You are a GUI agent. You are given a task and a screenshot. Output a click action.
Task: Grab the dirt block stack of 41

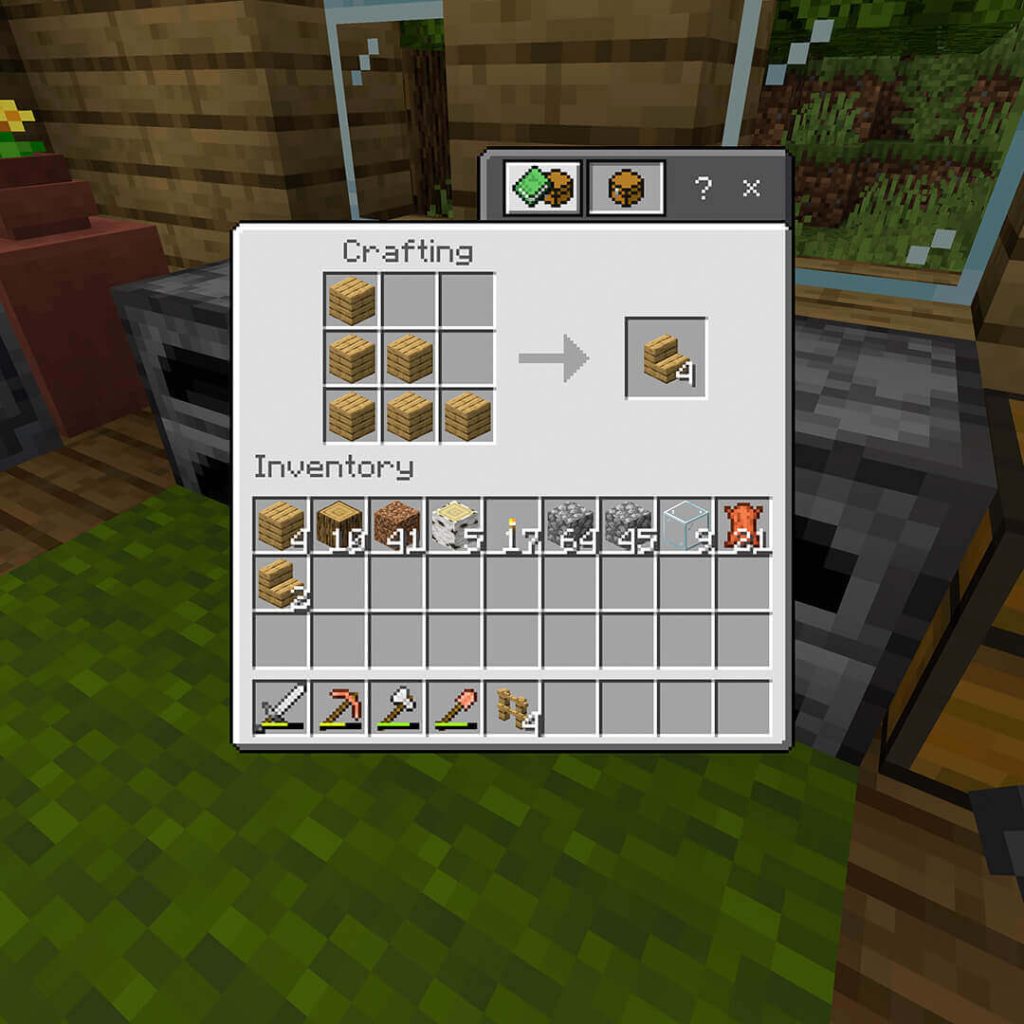397,525
